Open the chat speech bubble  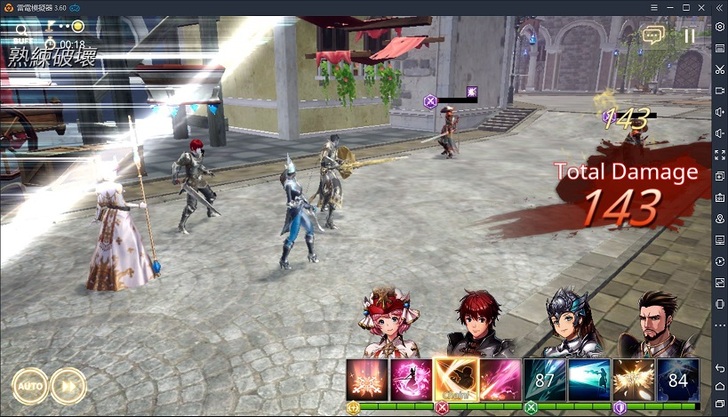[x=654, y=36]
